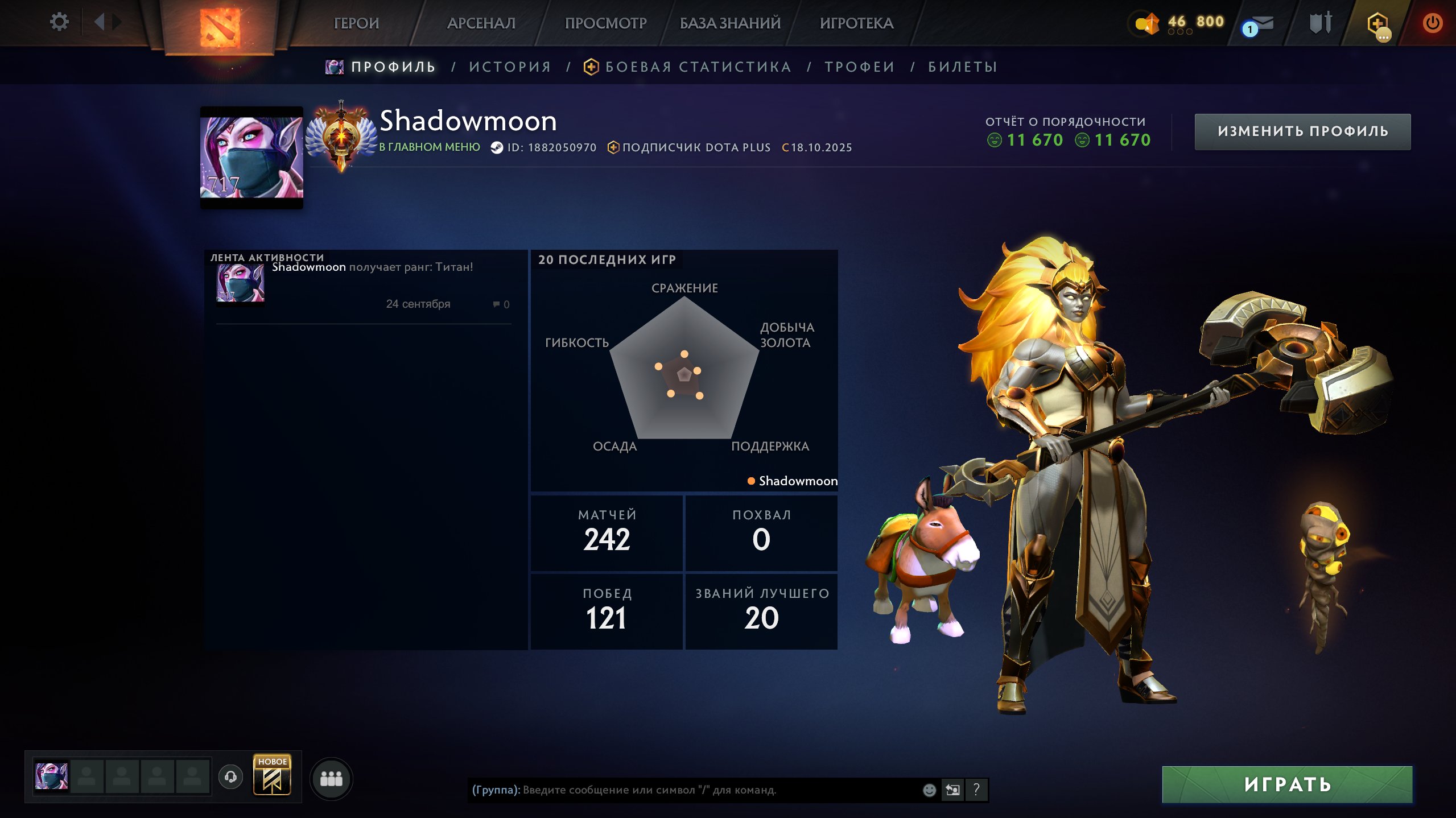Open the settings gear in the top-left corner
This screenshot has height=818, width=1456.
pos(59,22)
